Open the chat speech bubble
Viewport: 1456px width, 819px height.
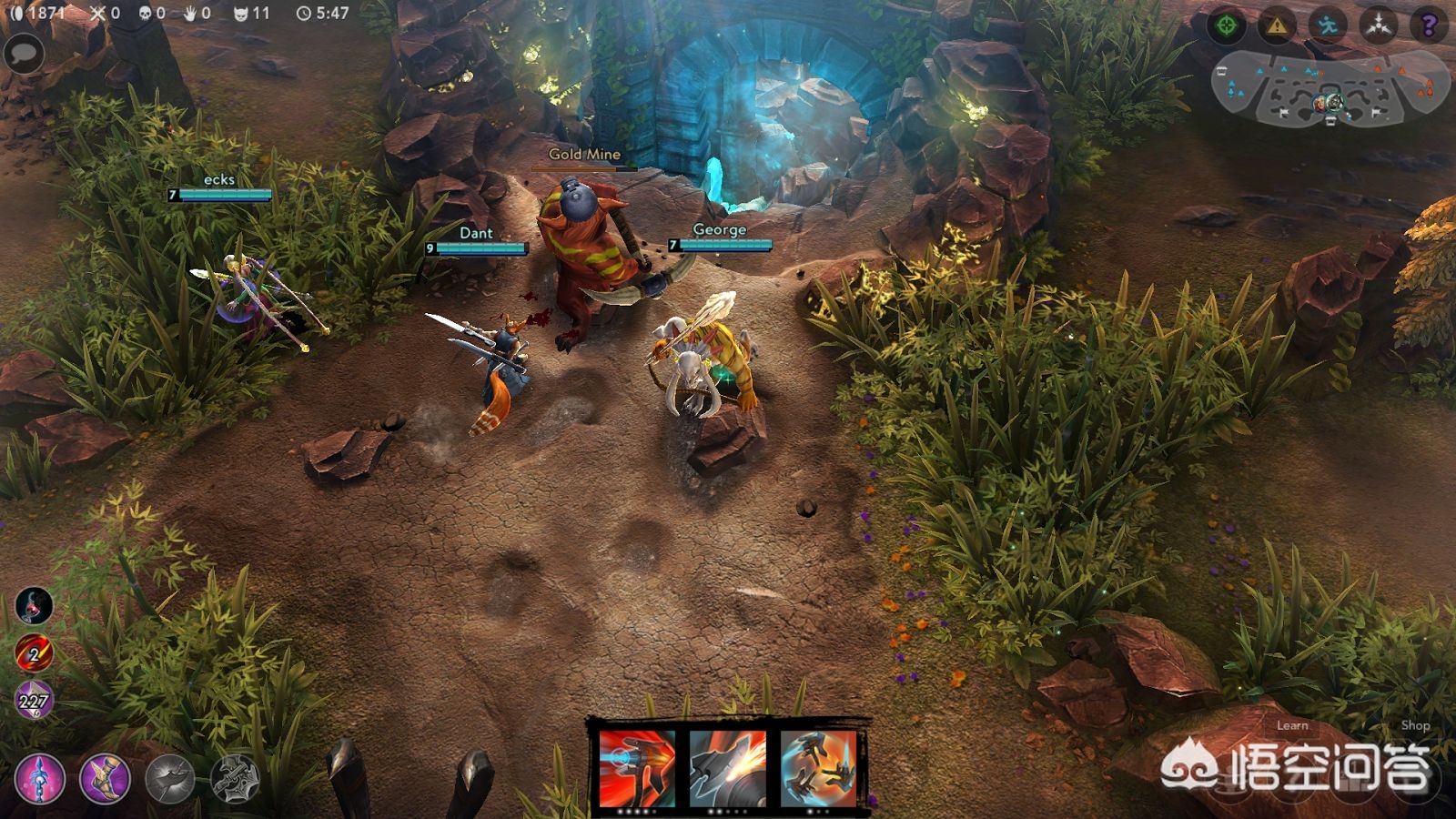(x=25, y=54)
